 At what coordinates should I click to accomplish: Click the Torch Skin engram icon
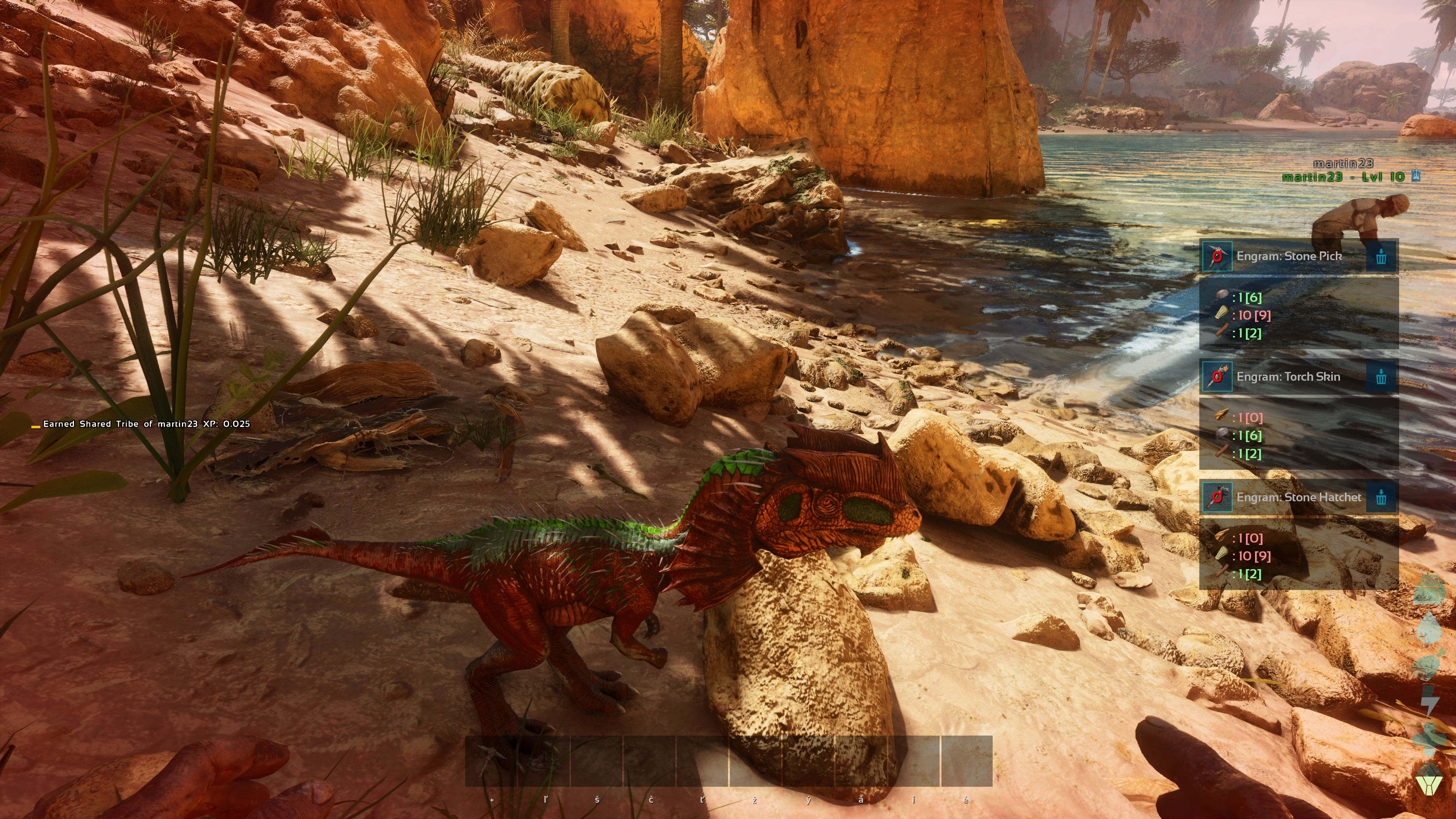(x=1217, y=377)
